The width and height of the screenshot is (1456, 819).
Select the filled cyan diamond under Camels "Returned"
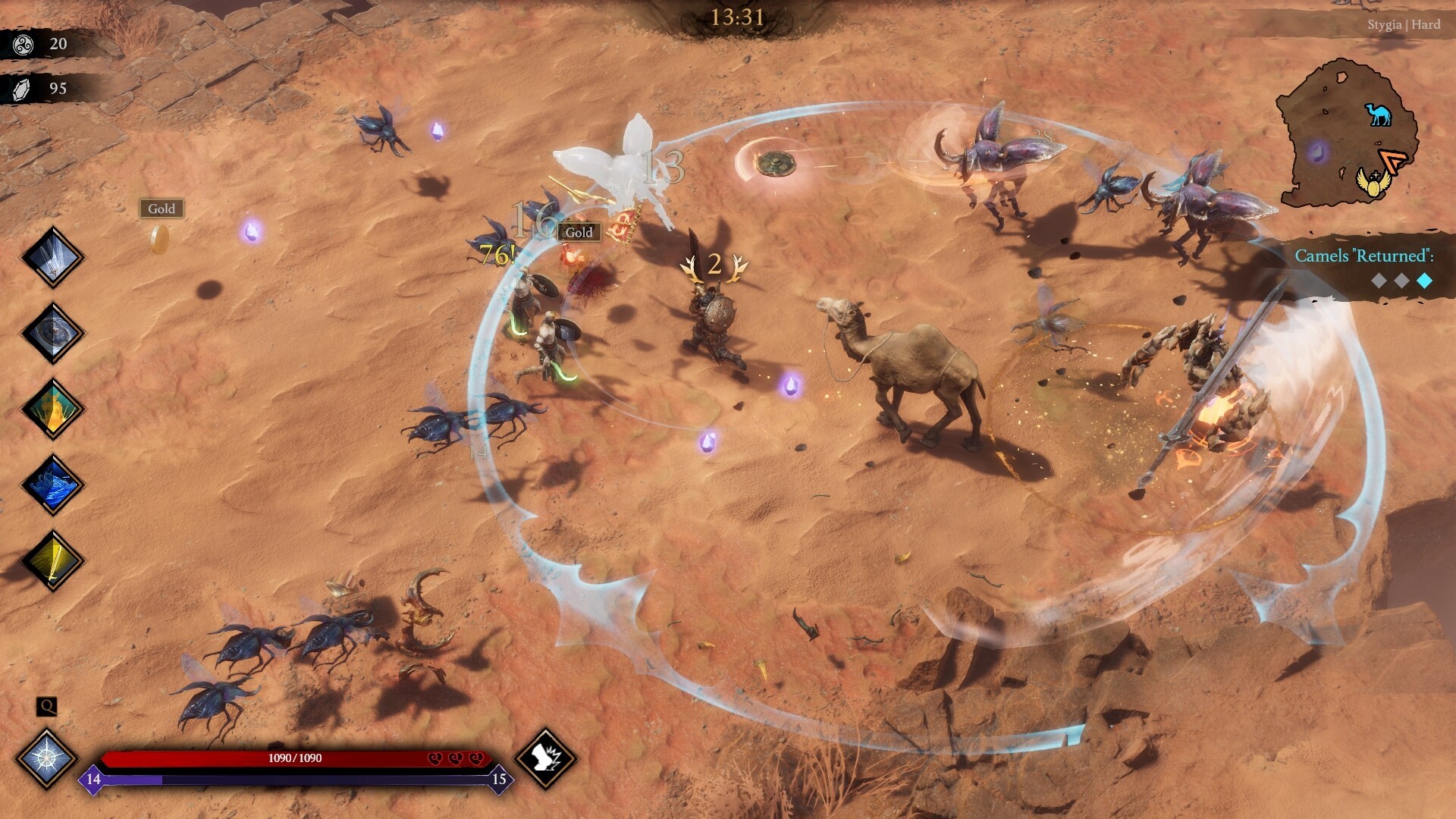(1424, 279)
